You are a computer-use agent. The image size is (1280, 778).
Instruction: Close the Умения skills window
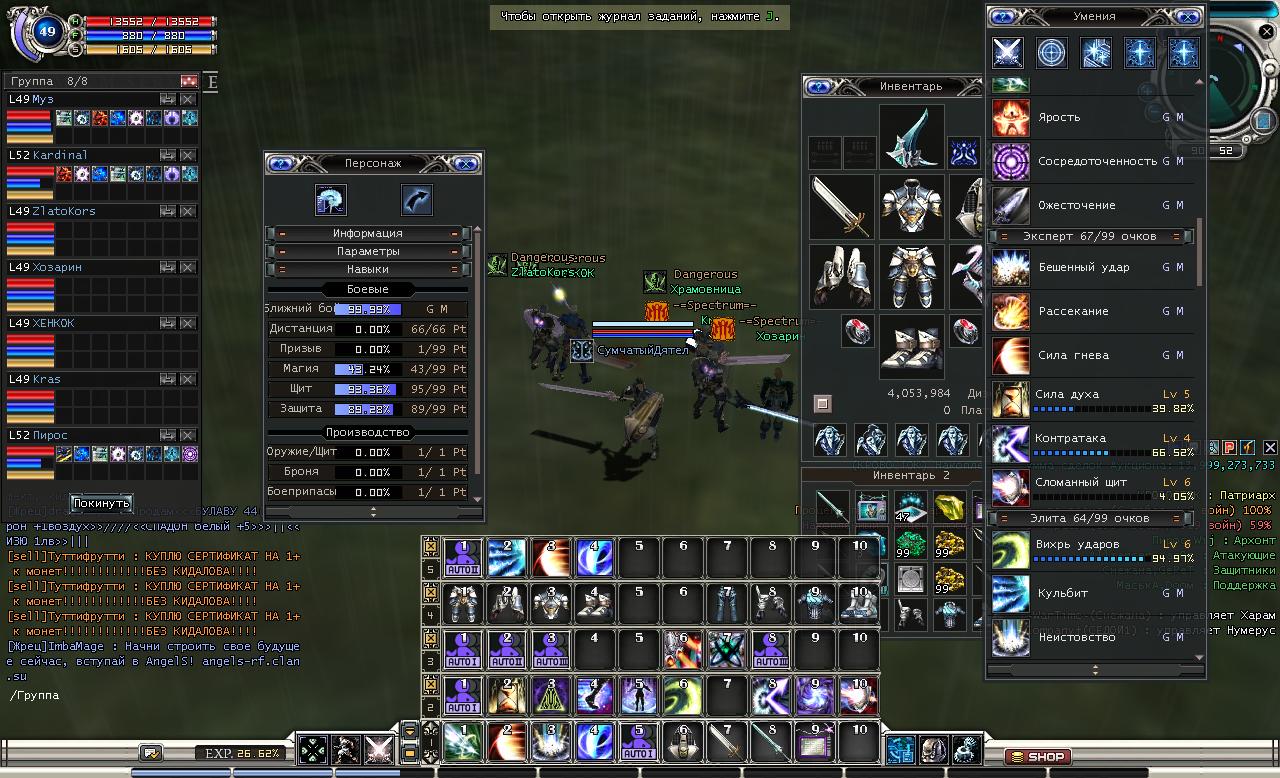click(1186, 16)
